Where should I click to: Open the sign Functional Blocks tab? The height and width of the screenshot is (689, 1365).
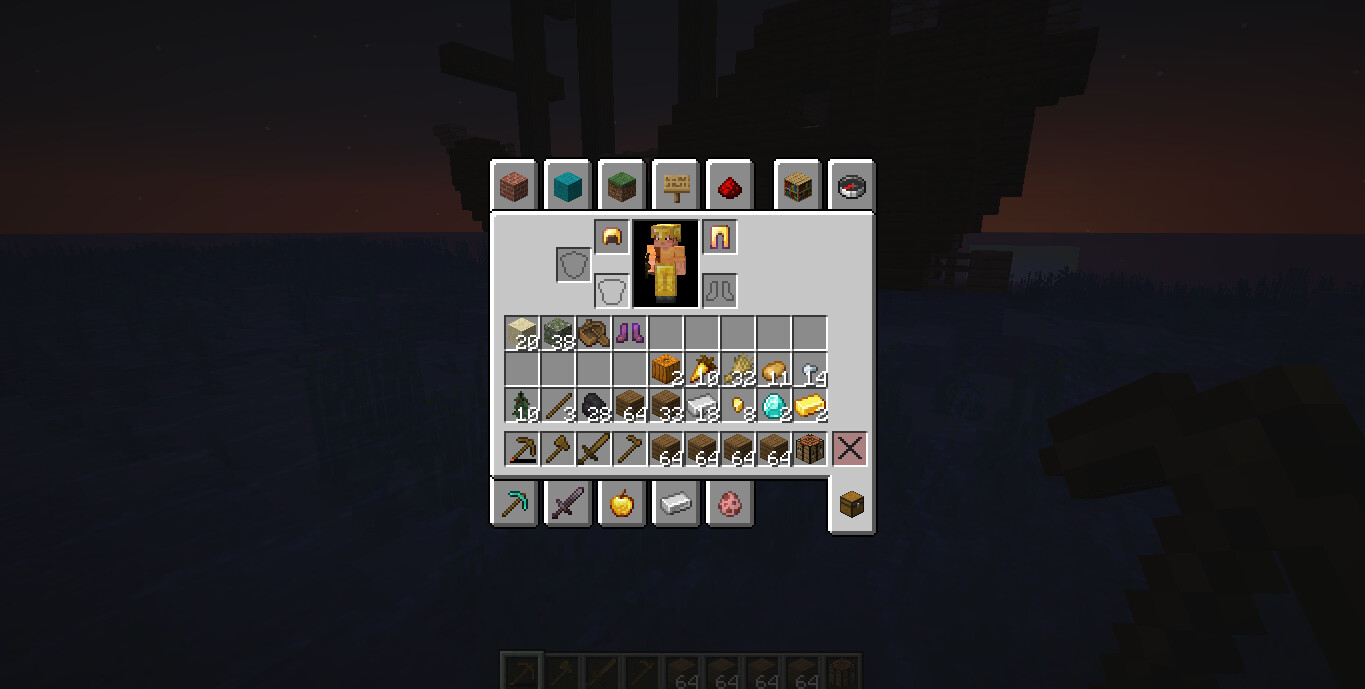676,186
